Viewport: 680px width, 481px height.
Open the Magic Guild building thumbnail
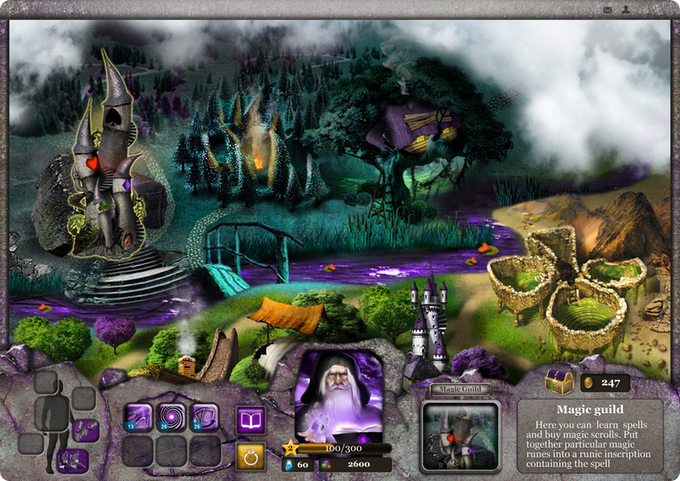(x=460, y=435)
